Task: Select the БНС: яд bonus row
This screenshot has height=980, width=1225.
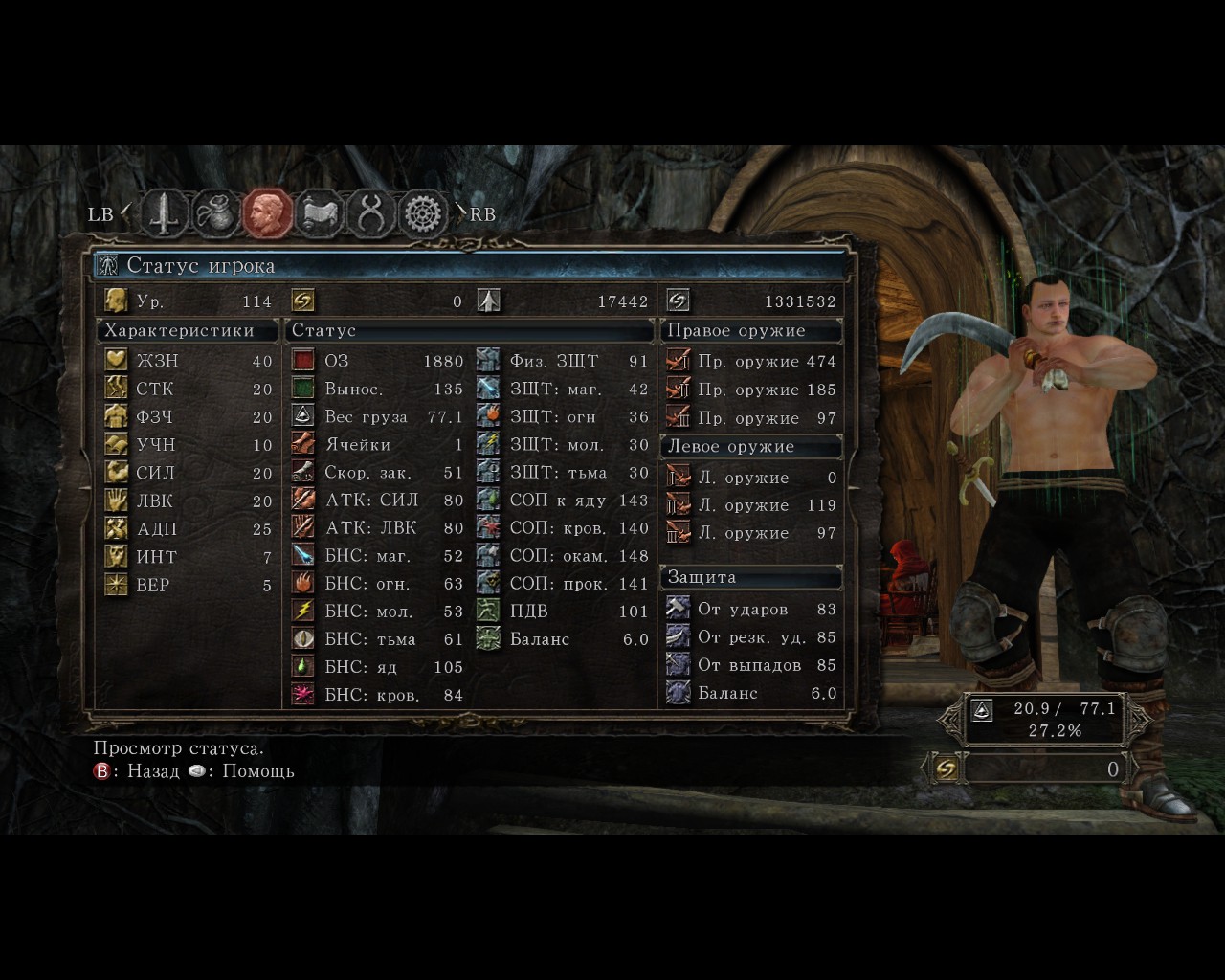Action: click(x=377, y=667)
